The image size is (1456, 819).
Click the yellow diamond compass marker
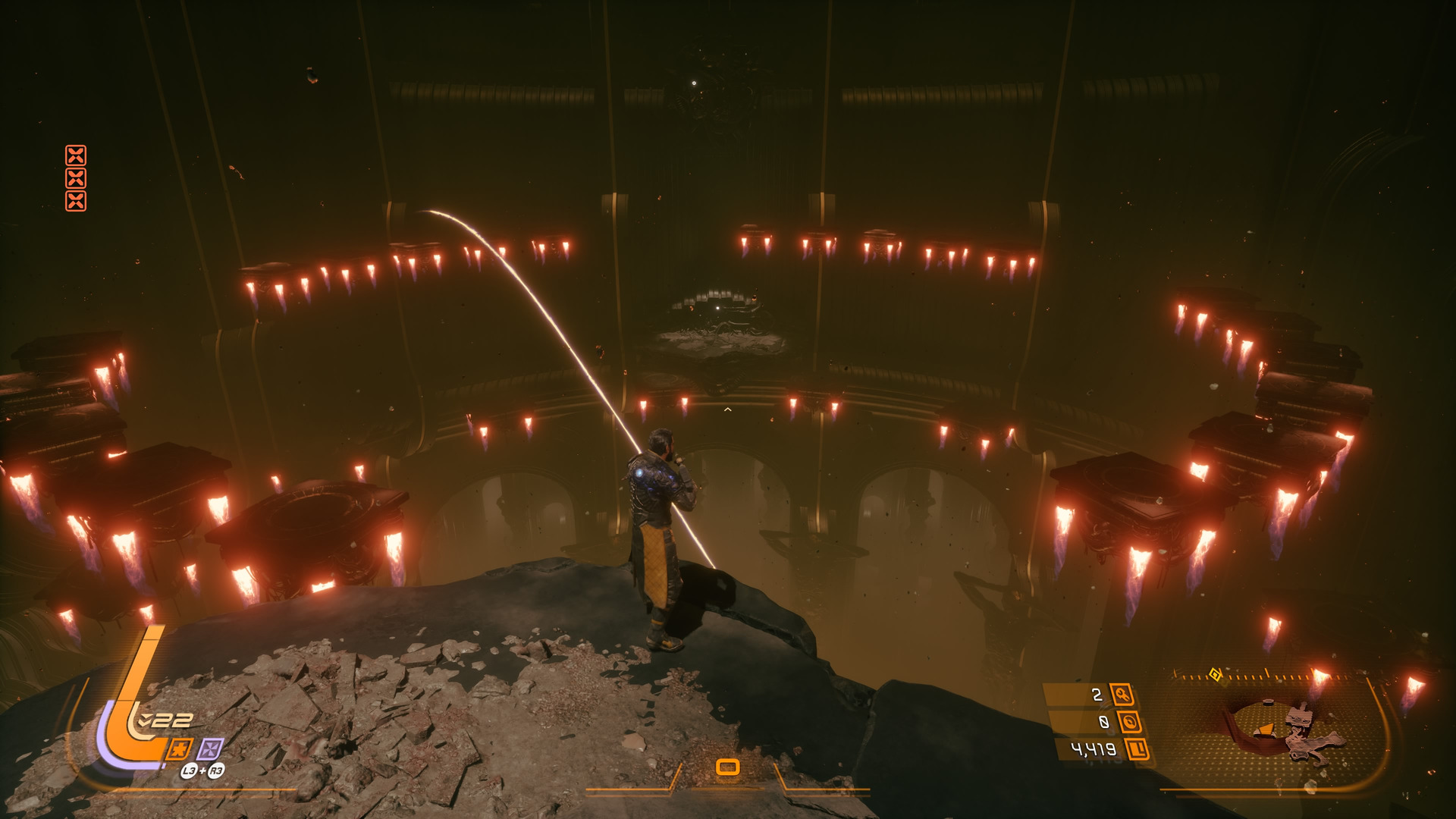(1215, 674)
